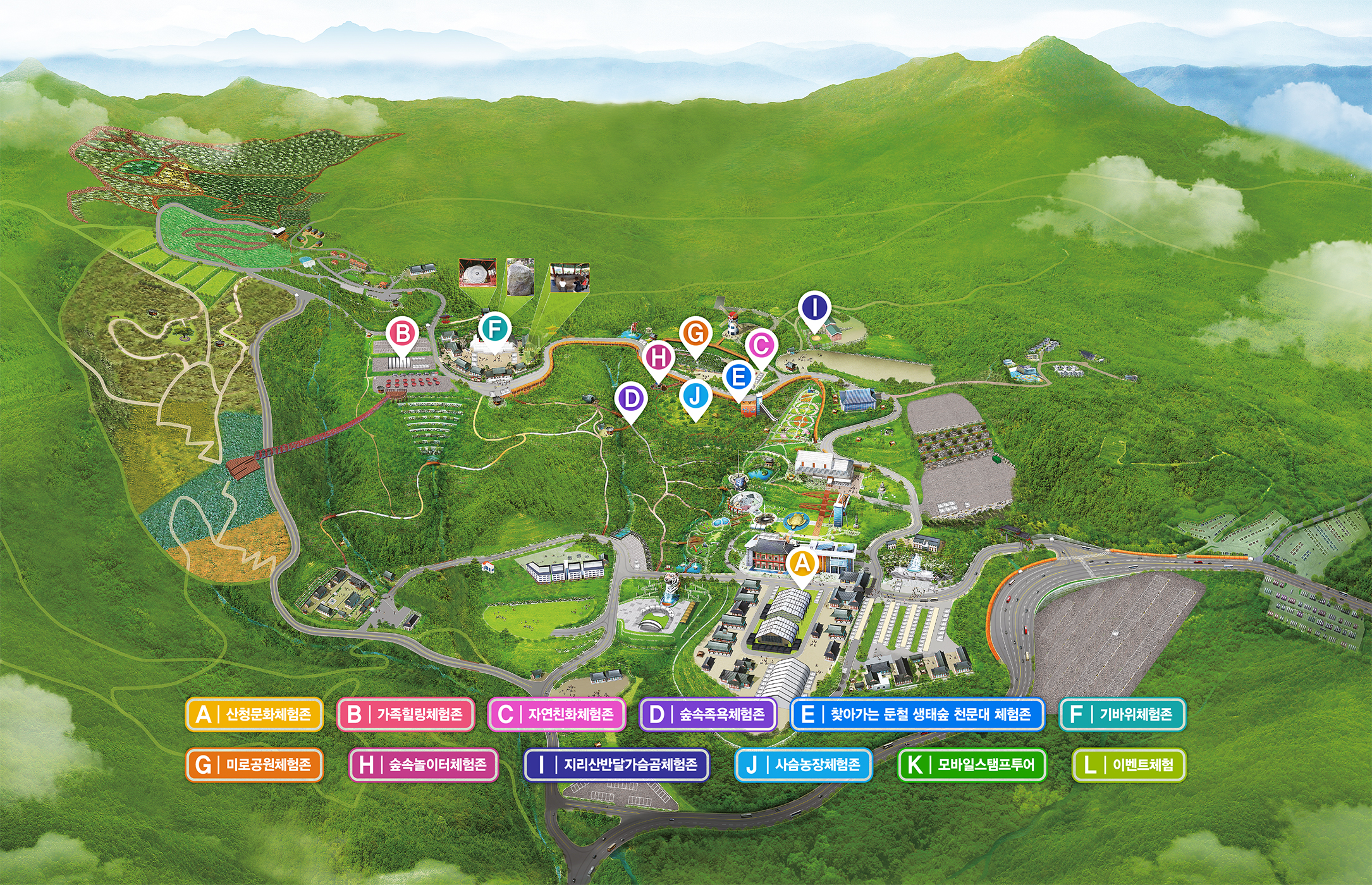The width and height of the screenshot is (1372, 885).
Task: Open the 자연친화체험존 legend entry
Action: [556, 714]
